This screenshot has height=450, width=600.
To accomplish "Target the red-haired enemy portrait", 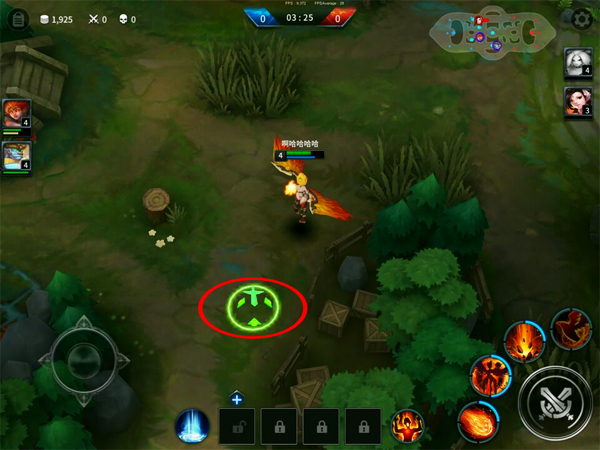I will pos(579,102).
